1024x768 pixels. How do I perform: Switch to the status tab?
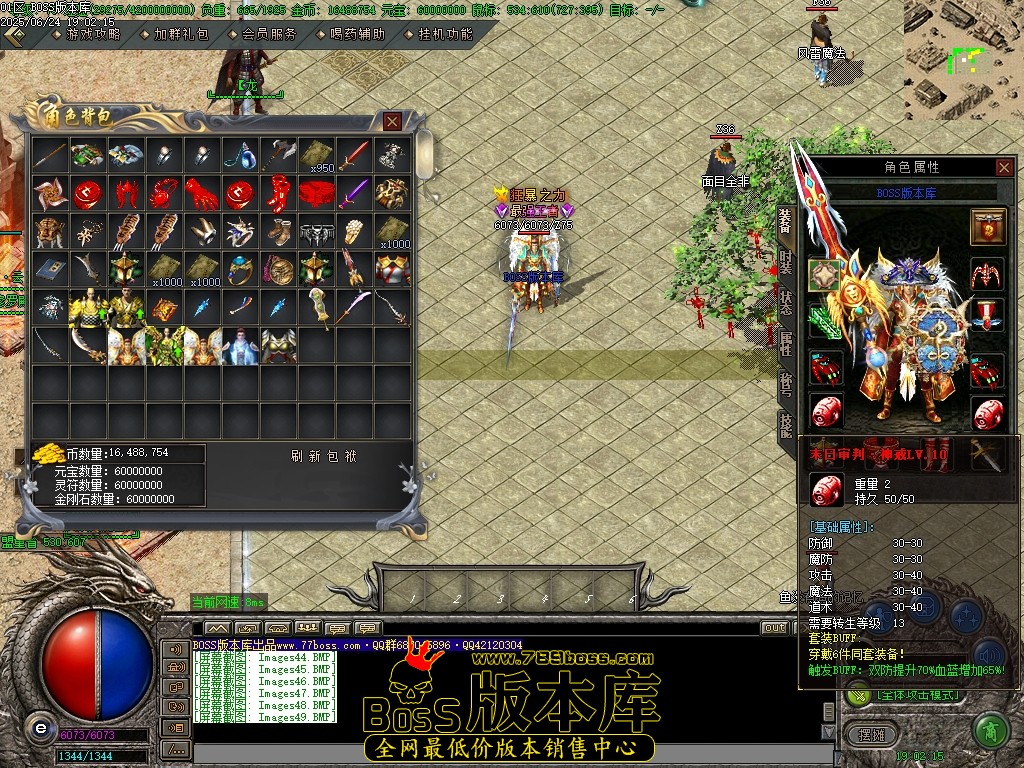tap(786, 303)
